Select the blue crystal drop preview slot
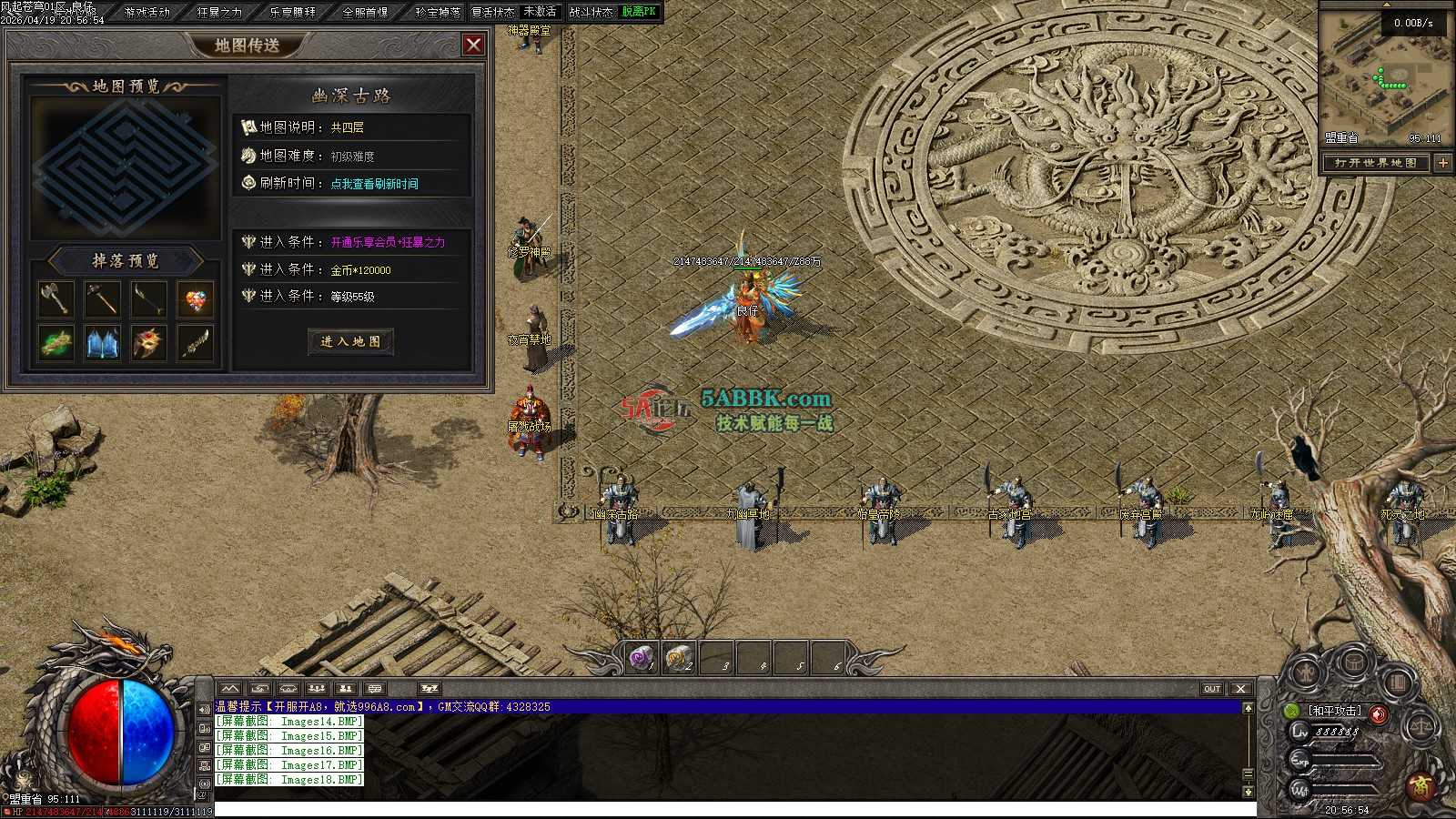1456x819 pixels. 102,344
